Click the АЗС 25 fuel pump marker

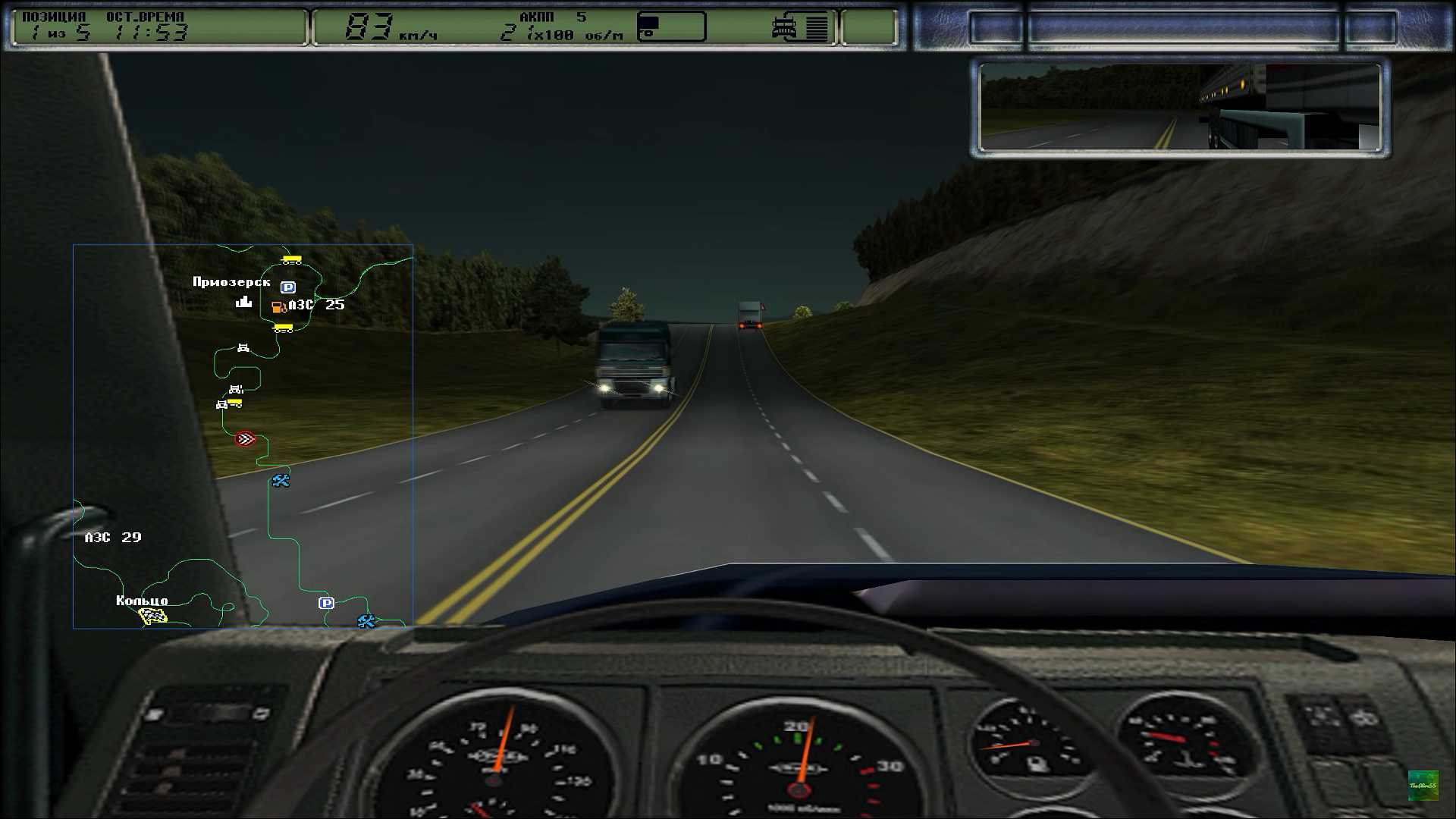click(278, 306)
